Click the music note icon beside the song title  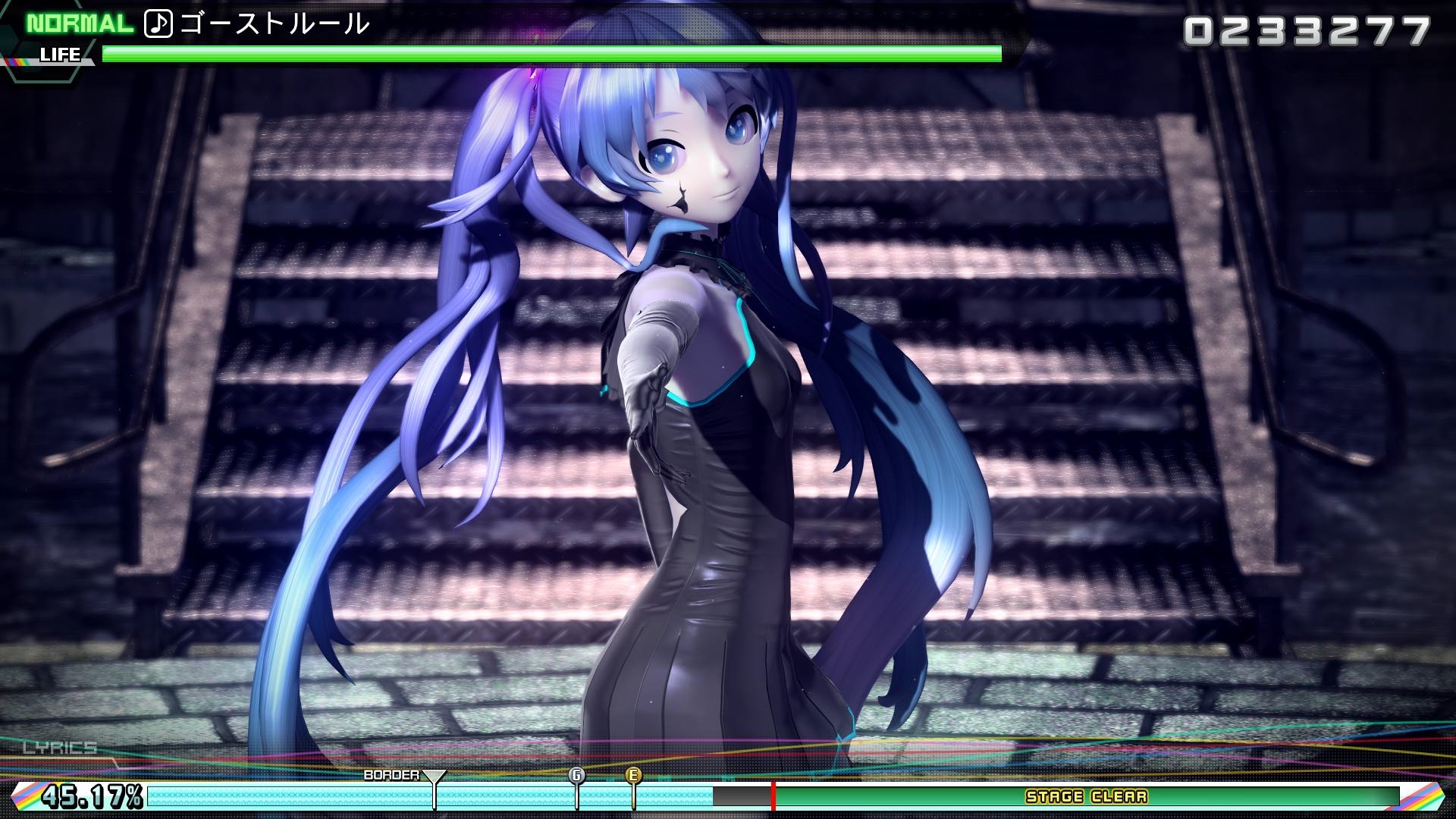pyautogui.click(x=157, y=23)
